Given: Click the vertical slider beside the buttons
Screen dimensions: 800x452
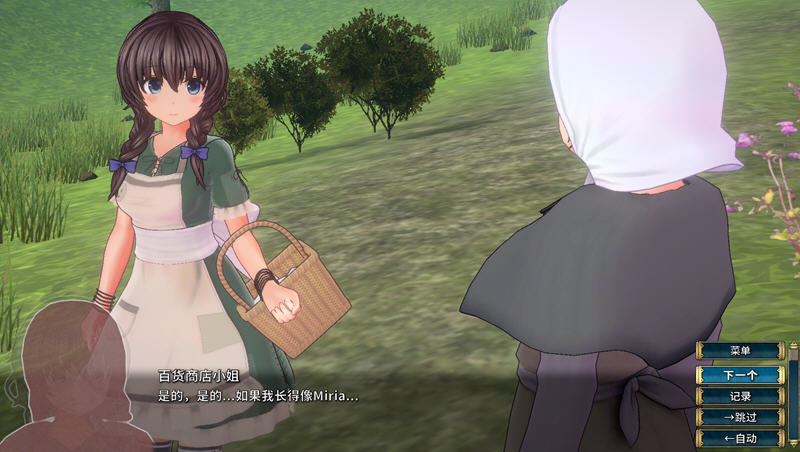Looking at the screenshot, I should pos(793,395).
